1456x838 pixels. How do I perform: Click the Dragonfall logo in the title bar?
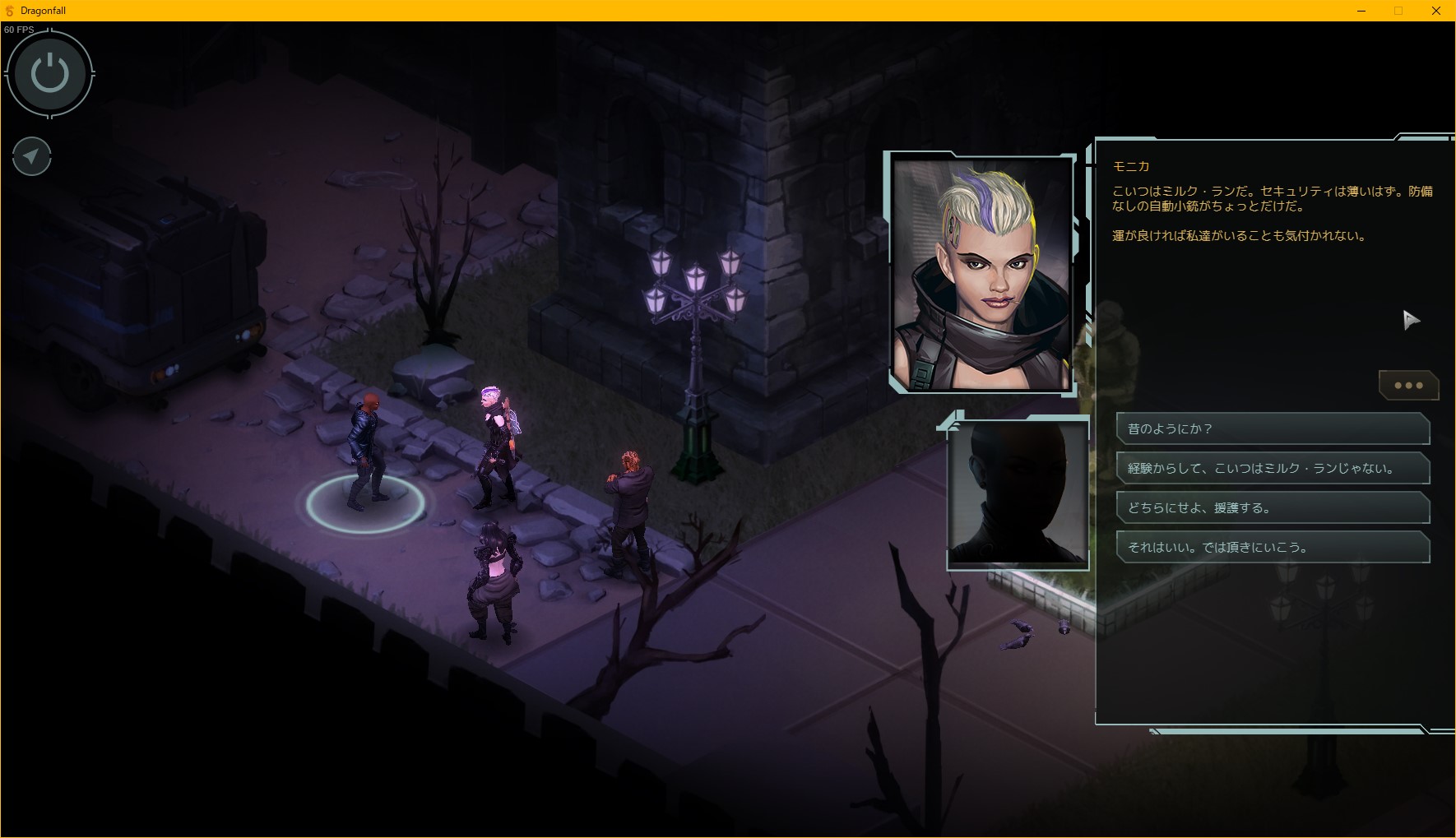tap(9, 10)
